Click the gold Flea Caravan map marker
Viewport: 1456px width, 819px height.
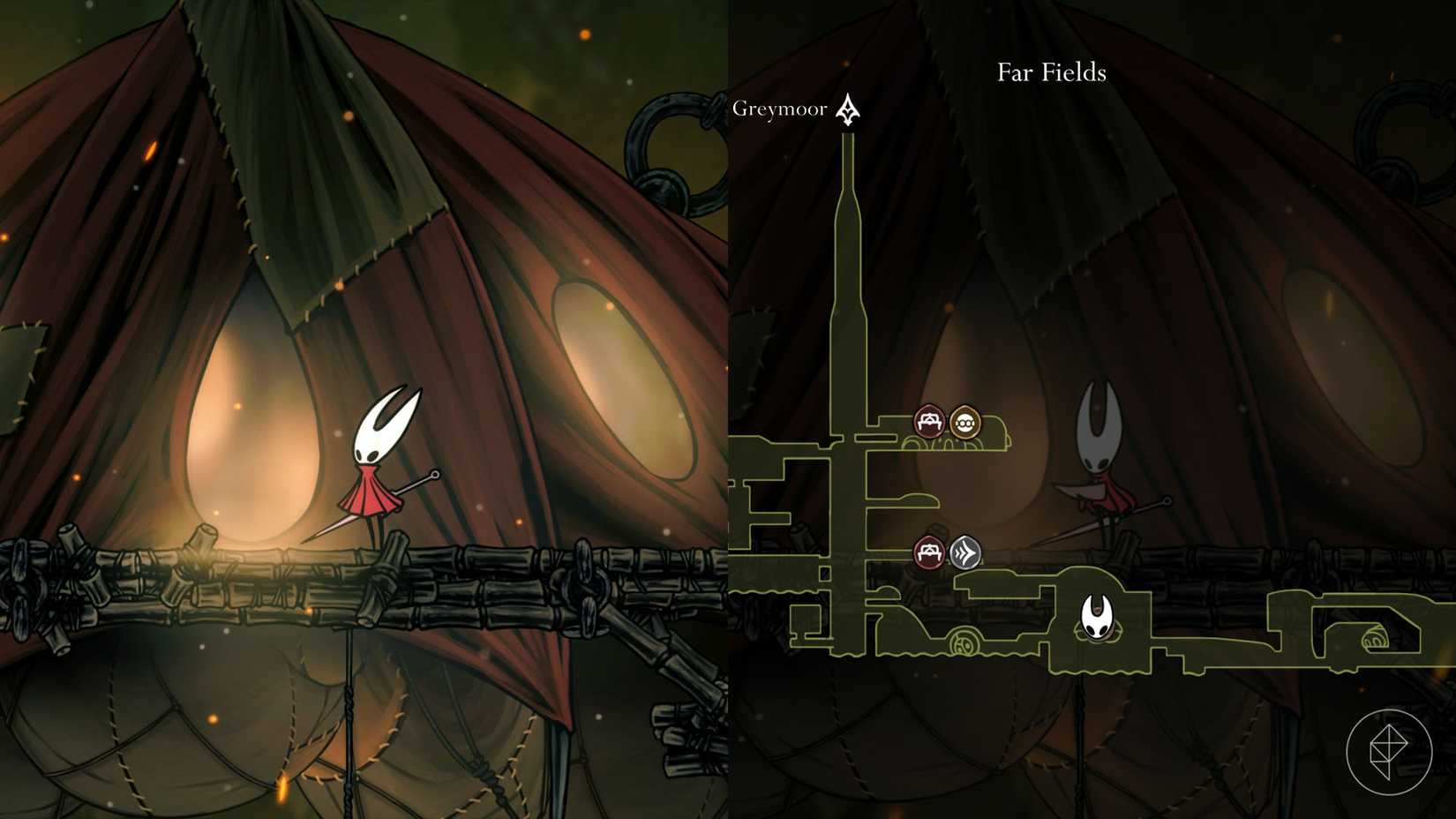point(964,420)
